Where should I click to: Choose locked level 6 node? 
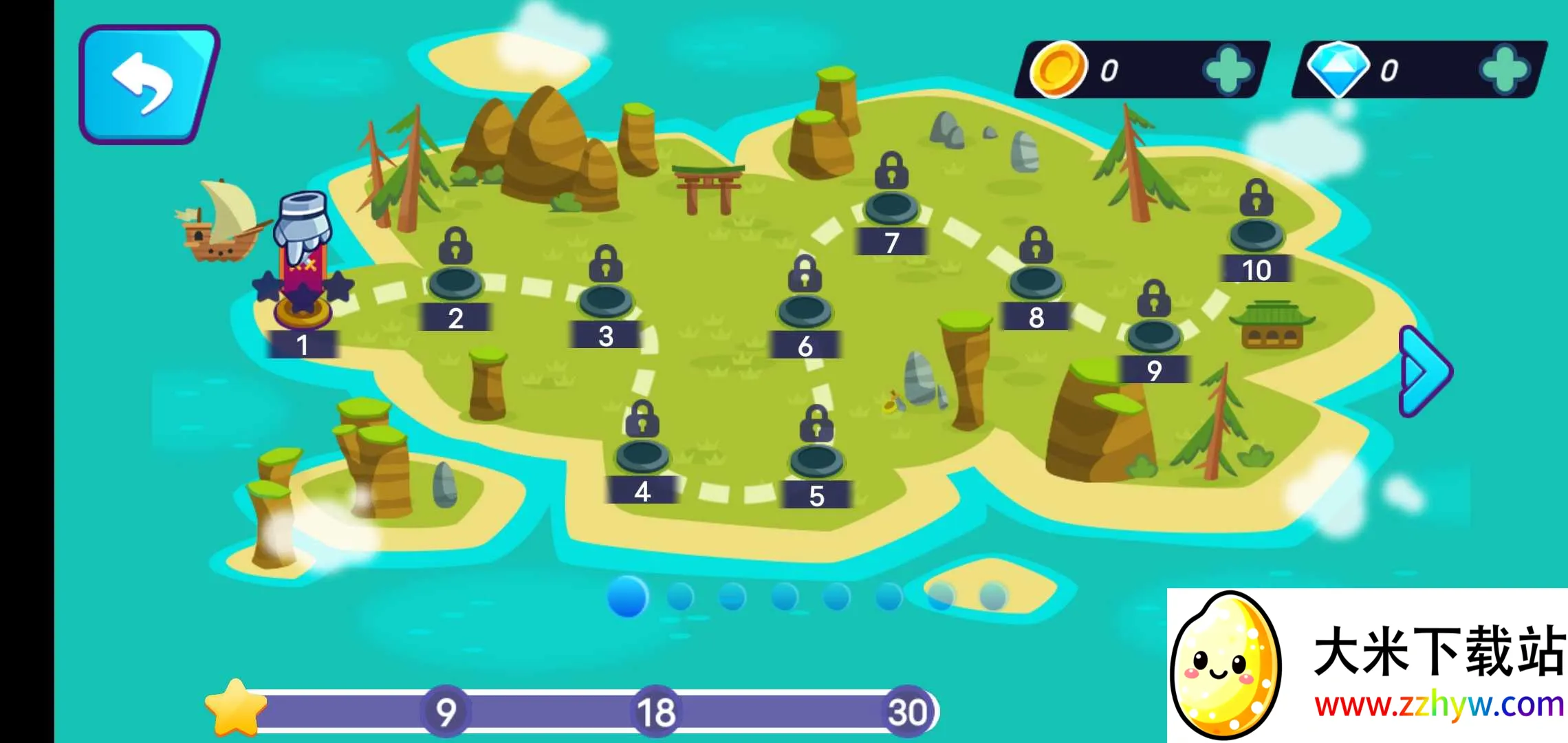click(805, 310)
